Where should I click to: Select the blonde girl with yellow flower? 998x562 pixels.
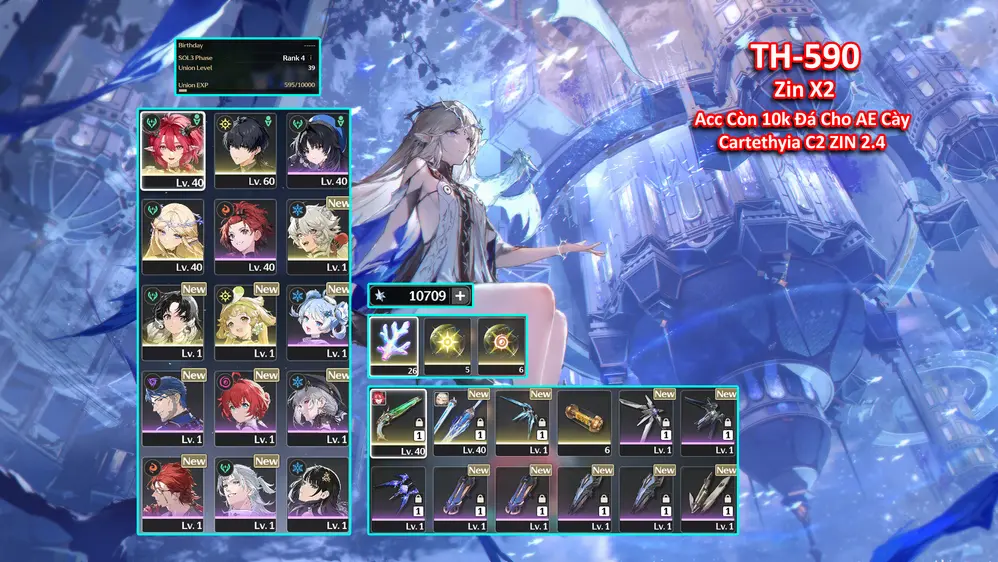click(245, 322)
